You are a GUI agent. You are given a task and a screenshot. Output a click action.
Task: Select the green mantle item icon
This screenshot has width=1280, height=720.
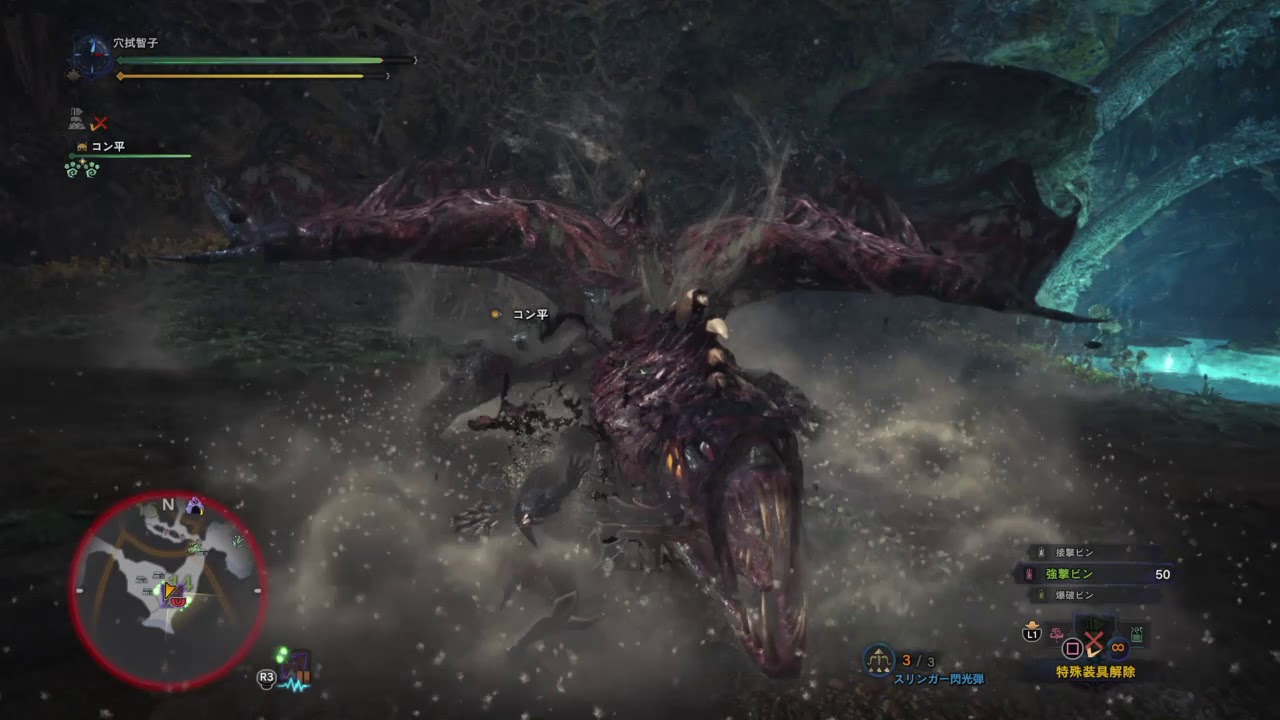(x=1136, y=634)
